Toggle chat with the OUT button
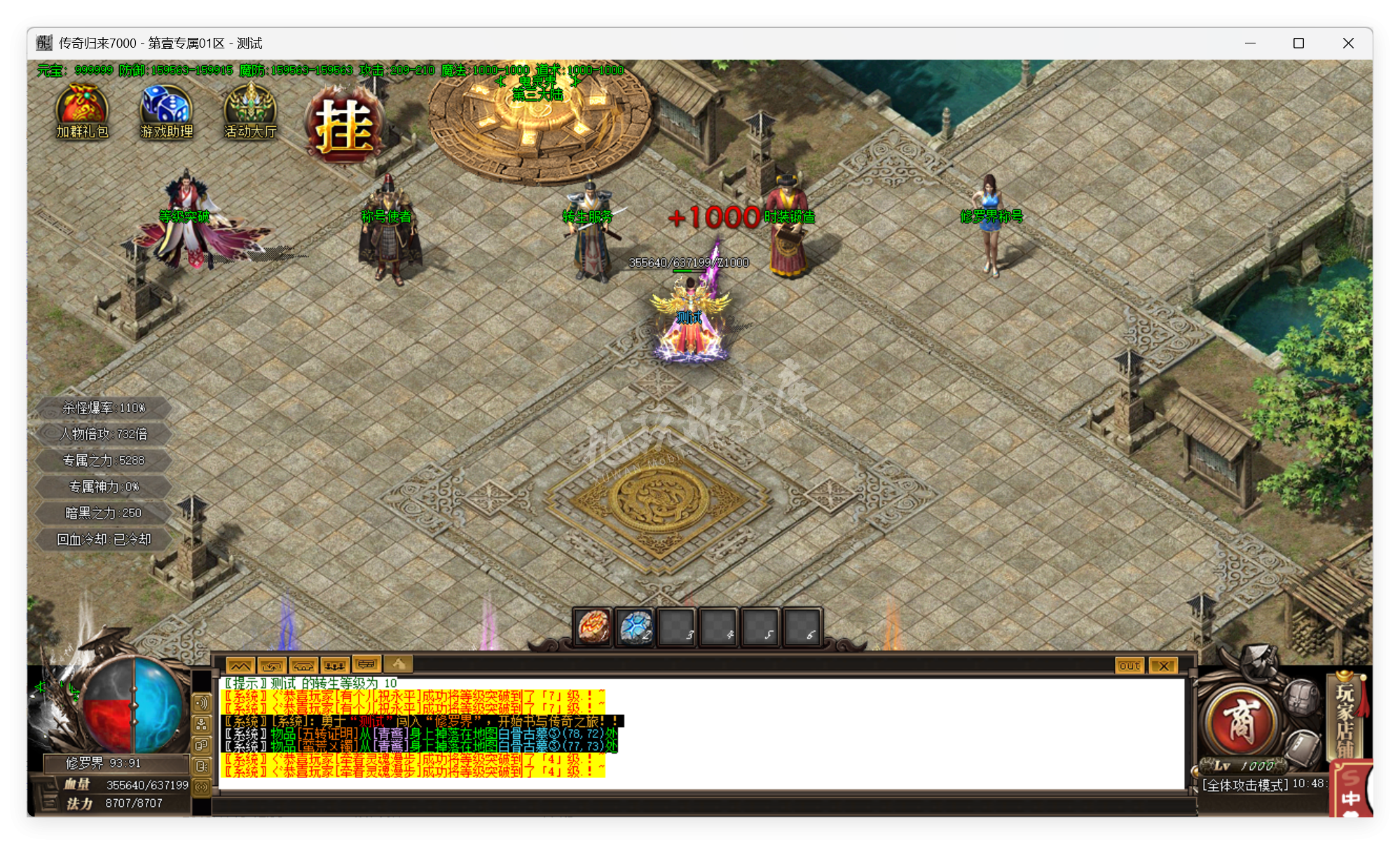The height and width of the screenshot is (844, 1400). point(1128,666)
